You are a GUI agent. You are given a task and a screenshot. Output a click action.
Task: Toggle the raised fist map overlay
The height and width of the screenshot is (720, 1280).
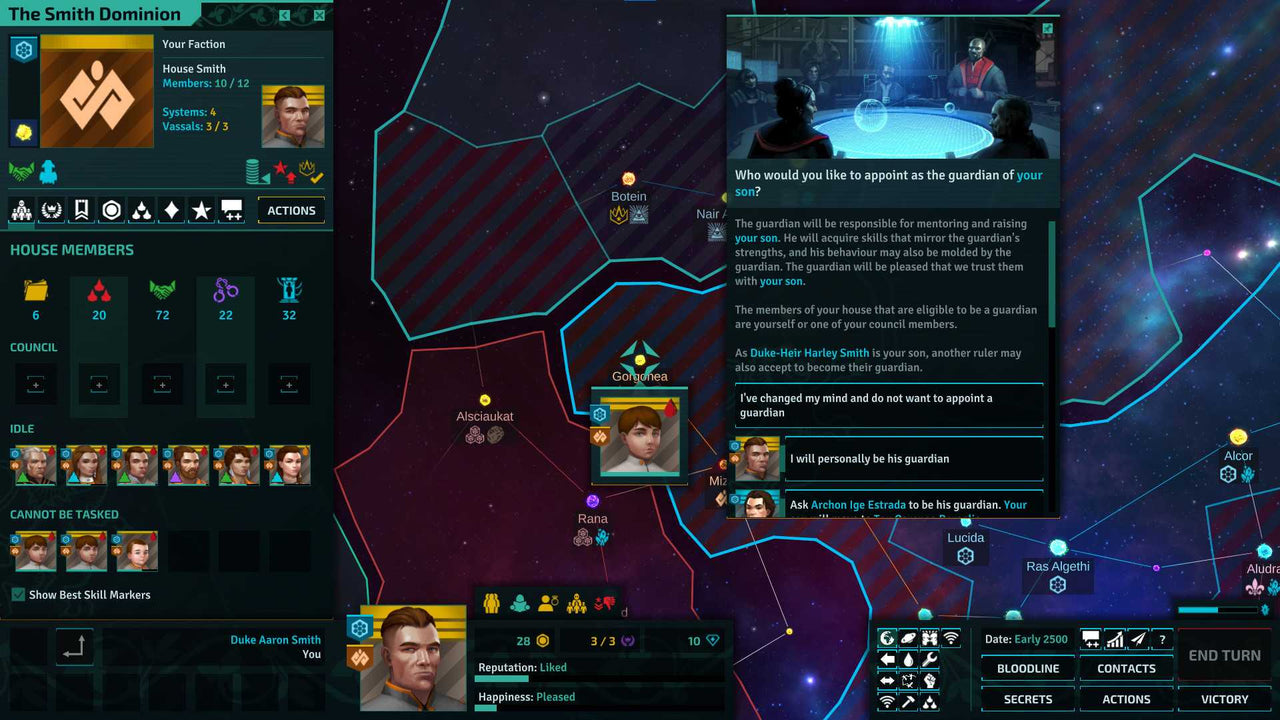point(931,681)
